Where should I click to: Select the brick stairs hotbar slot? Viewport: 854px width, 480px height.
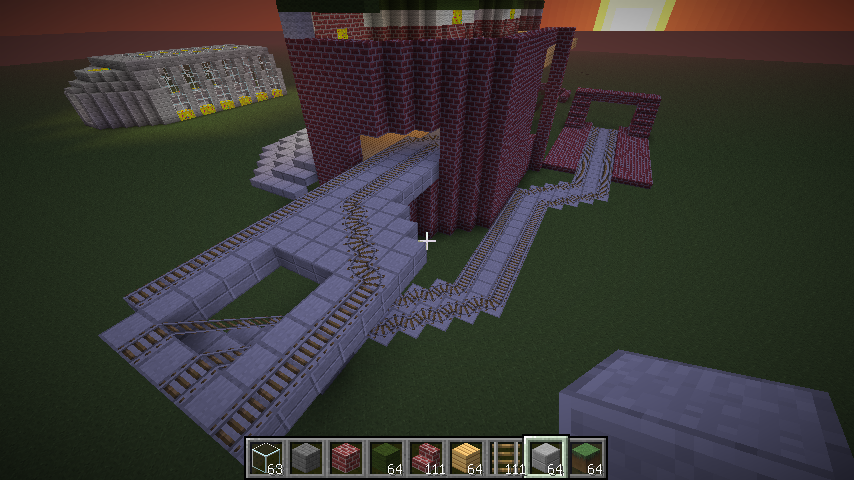(426, 458)
